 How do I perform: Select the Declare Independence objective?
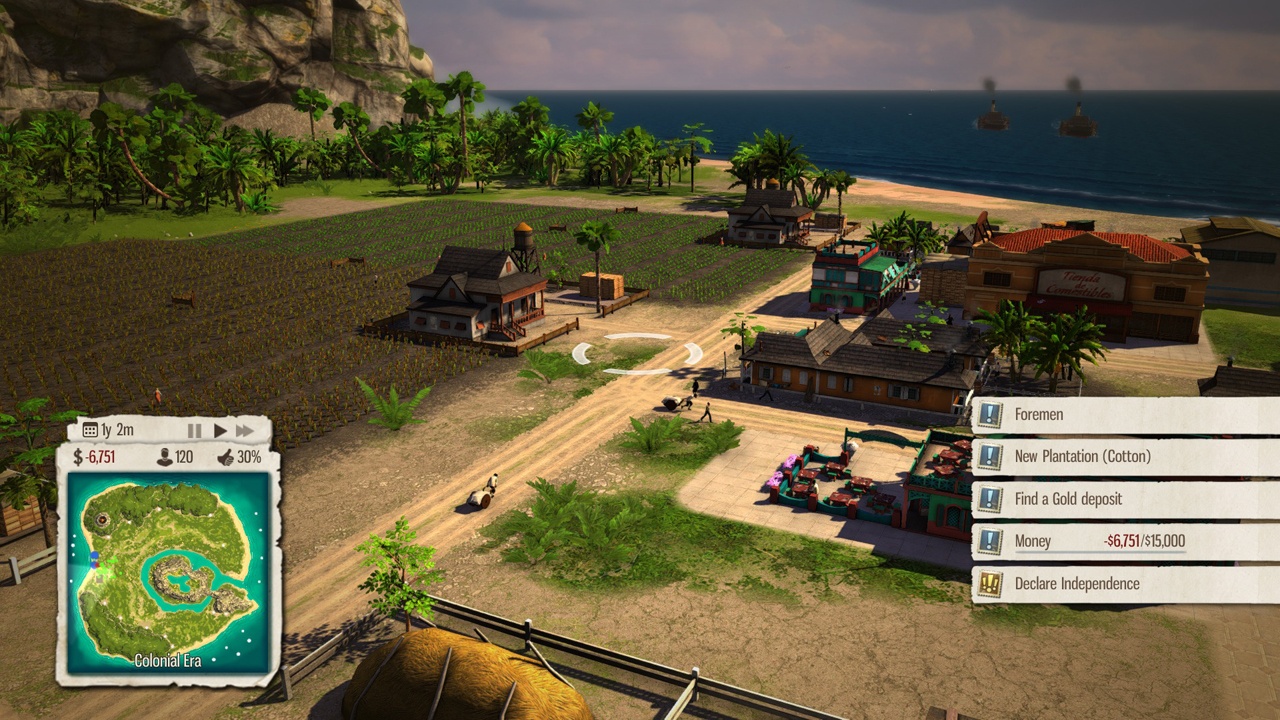pos(1125,584)
